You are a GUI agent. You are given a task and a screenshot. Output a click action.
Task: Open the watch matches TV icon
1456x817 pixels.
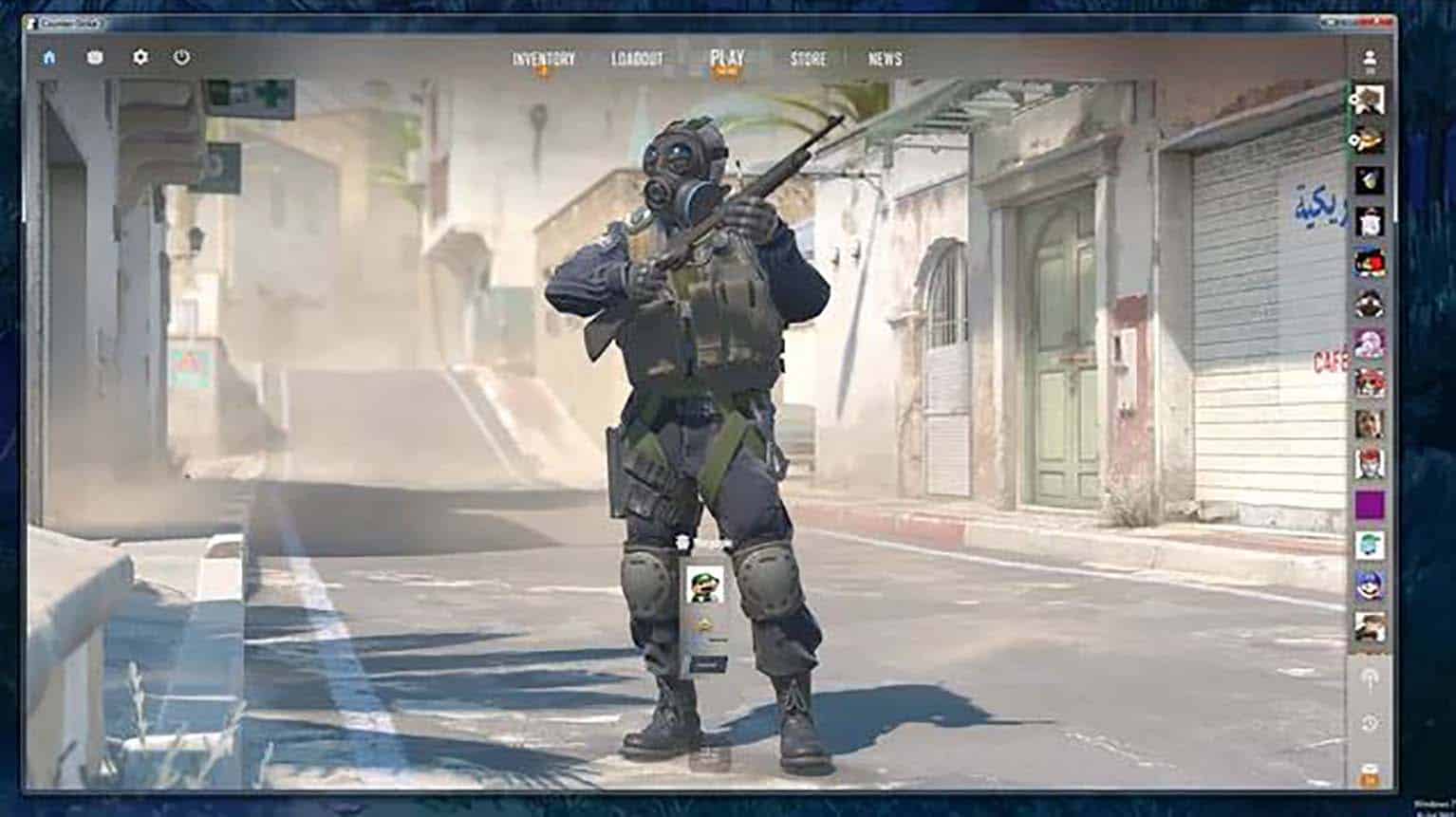pos(95,57)
